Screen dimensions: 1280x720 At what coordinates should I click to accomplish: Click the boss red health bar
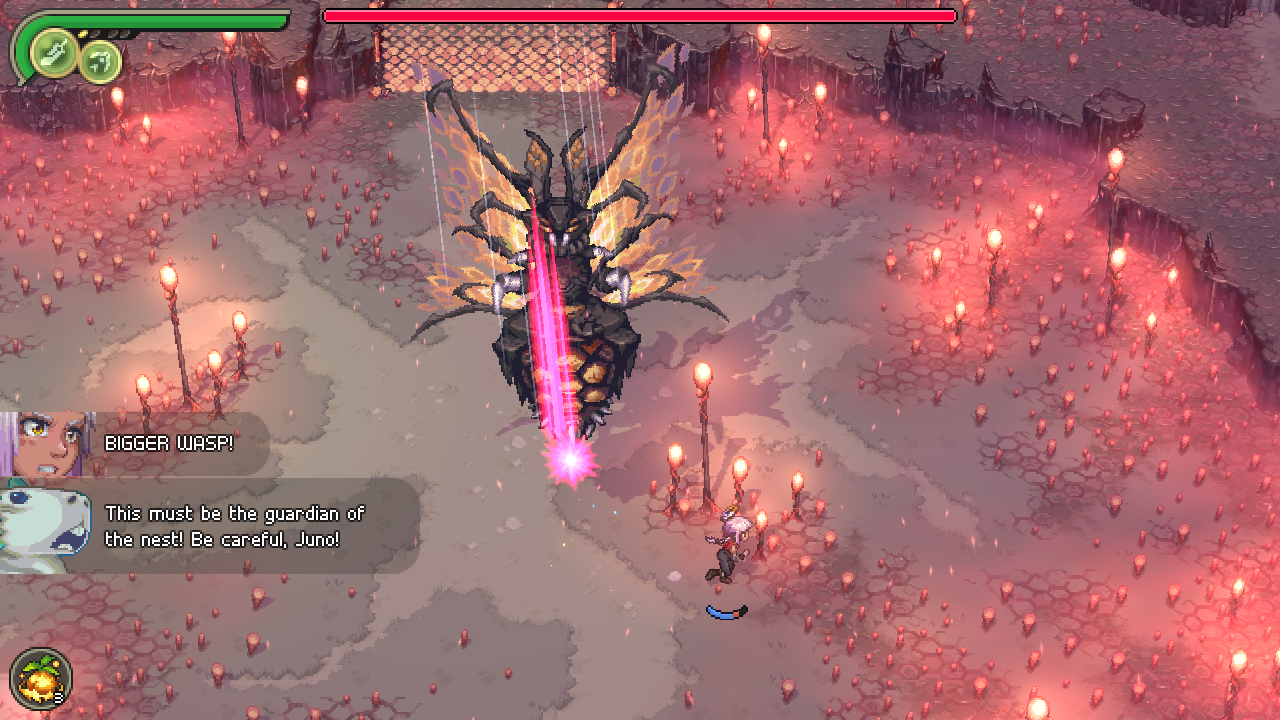pos(640,16)
